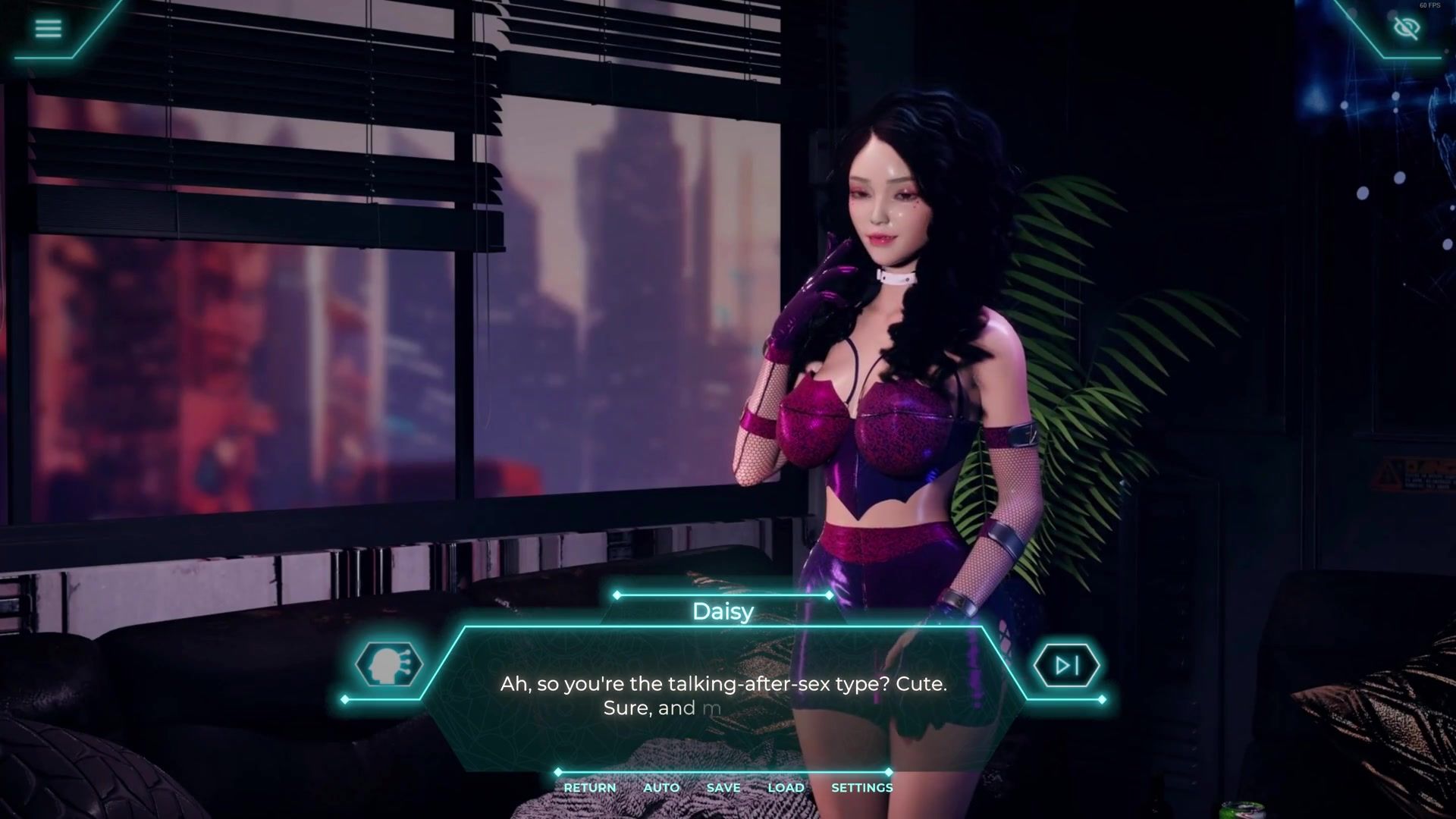Click the RETURN button
The width and height of the screenshot is (1456, 819).
589,788
